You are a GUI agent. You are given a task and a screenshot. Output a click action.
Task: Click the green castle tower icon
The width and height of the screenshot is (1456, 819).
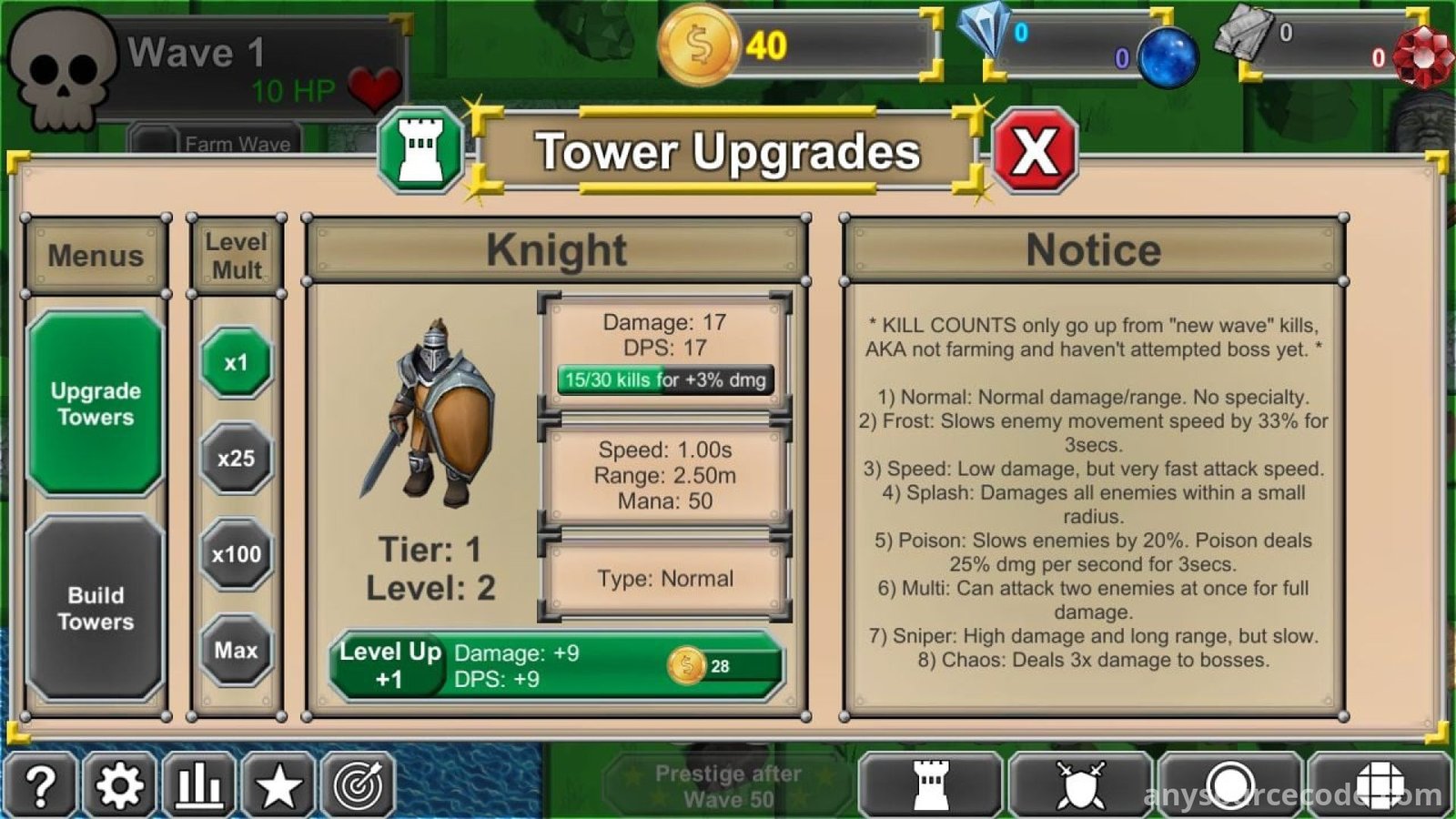click(421, 151)
